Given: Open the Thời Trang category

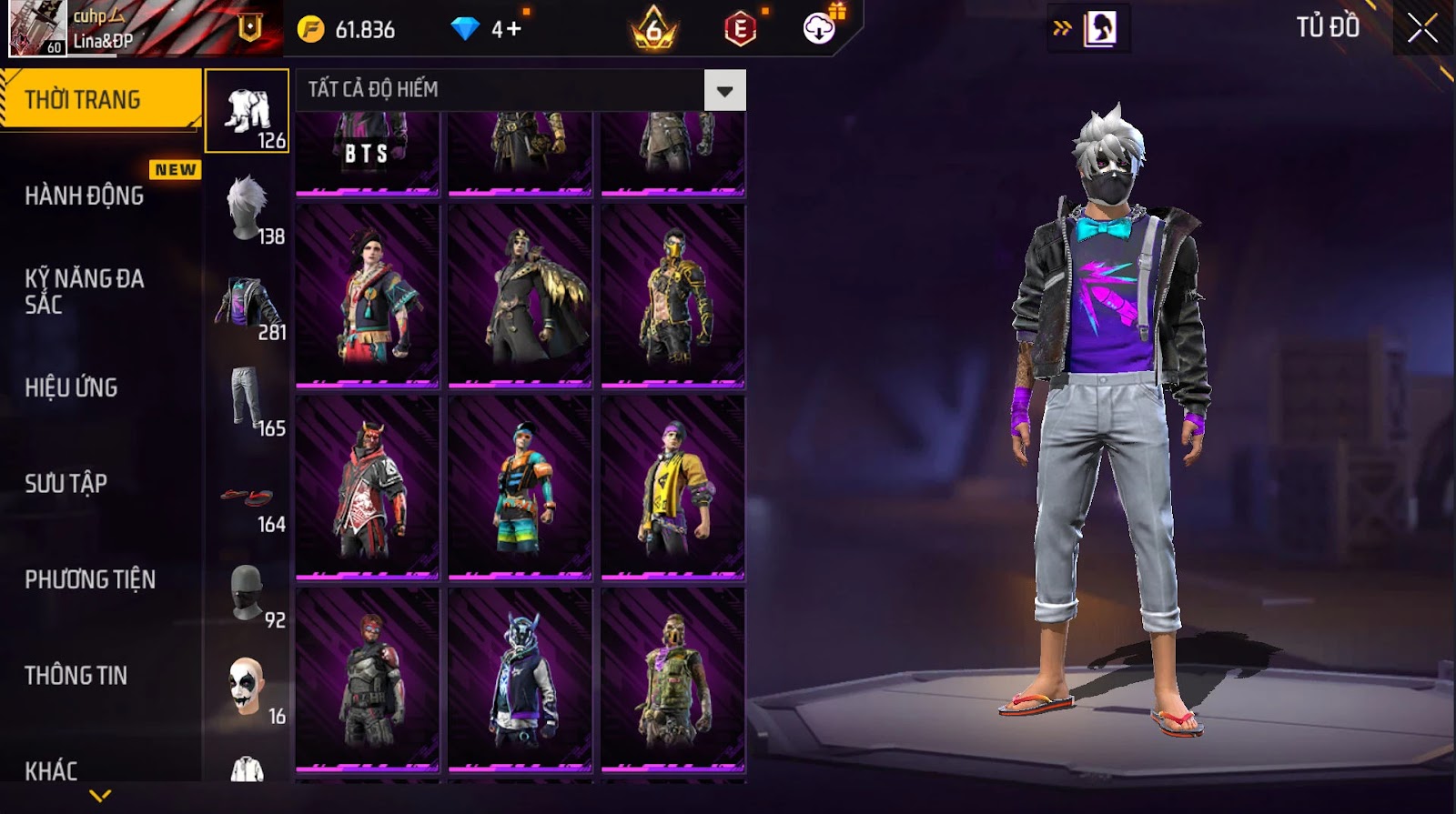Looking at the screenshot, I should 100,99.
